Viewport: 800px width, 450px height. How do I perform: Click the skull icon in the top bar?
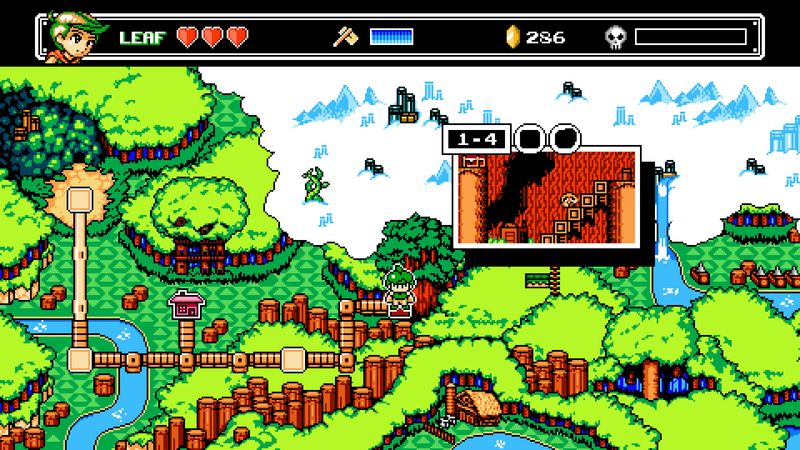click(x=615, y=38)
